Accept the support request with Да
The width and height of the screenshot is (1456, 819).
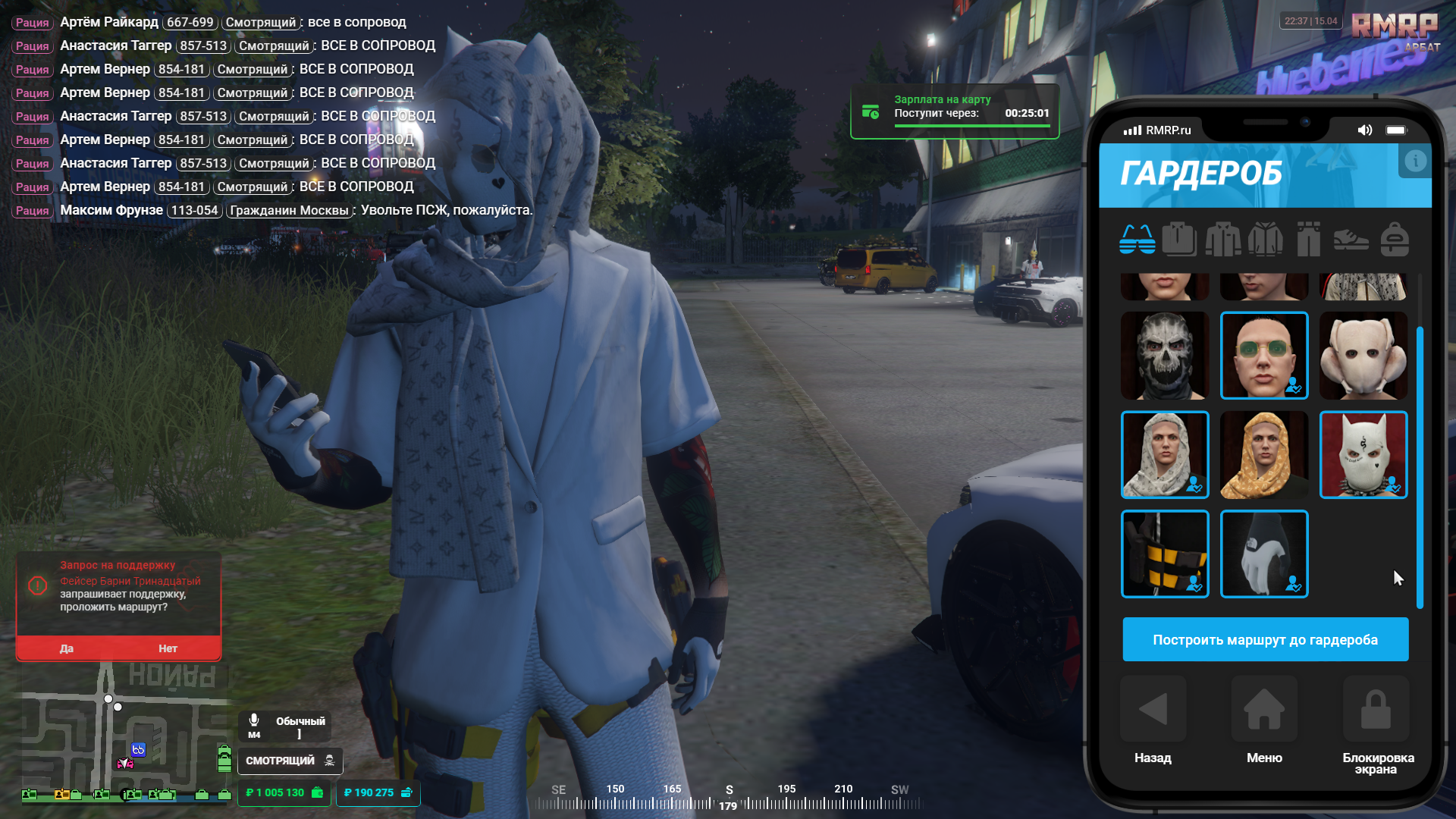click(67, 648)
